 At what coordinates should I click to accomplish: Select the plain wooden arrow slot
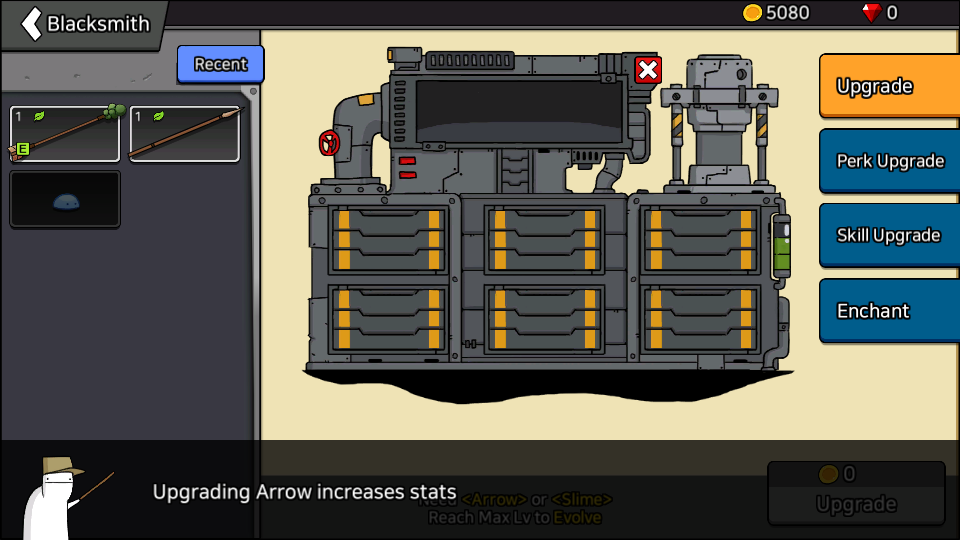tap(185, 134)
